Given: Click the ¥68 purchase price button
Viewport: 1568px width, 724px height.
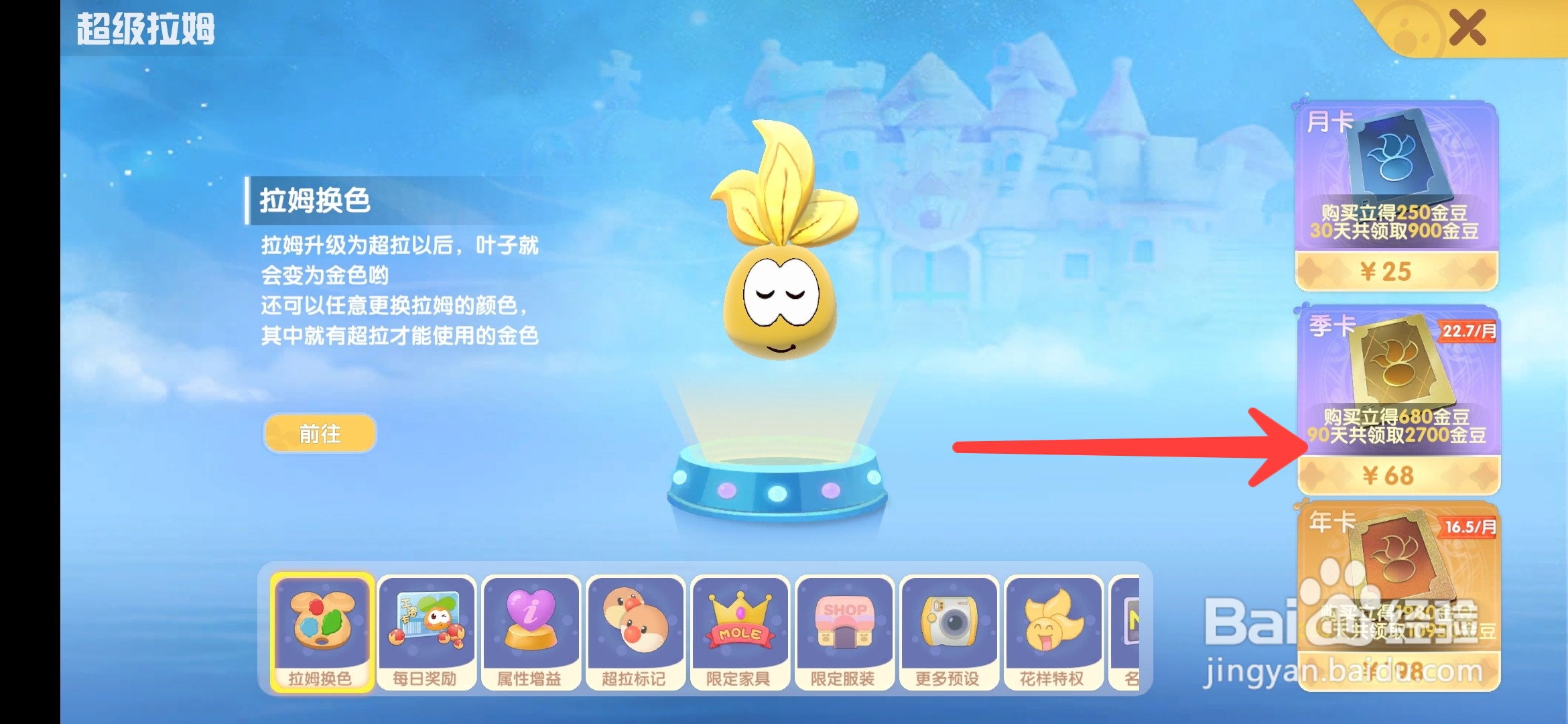Looking at the screenshot, I should tap(1396, 476).
